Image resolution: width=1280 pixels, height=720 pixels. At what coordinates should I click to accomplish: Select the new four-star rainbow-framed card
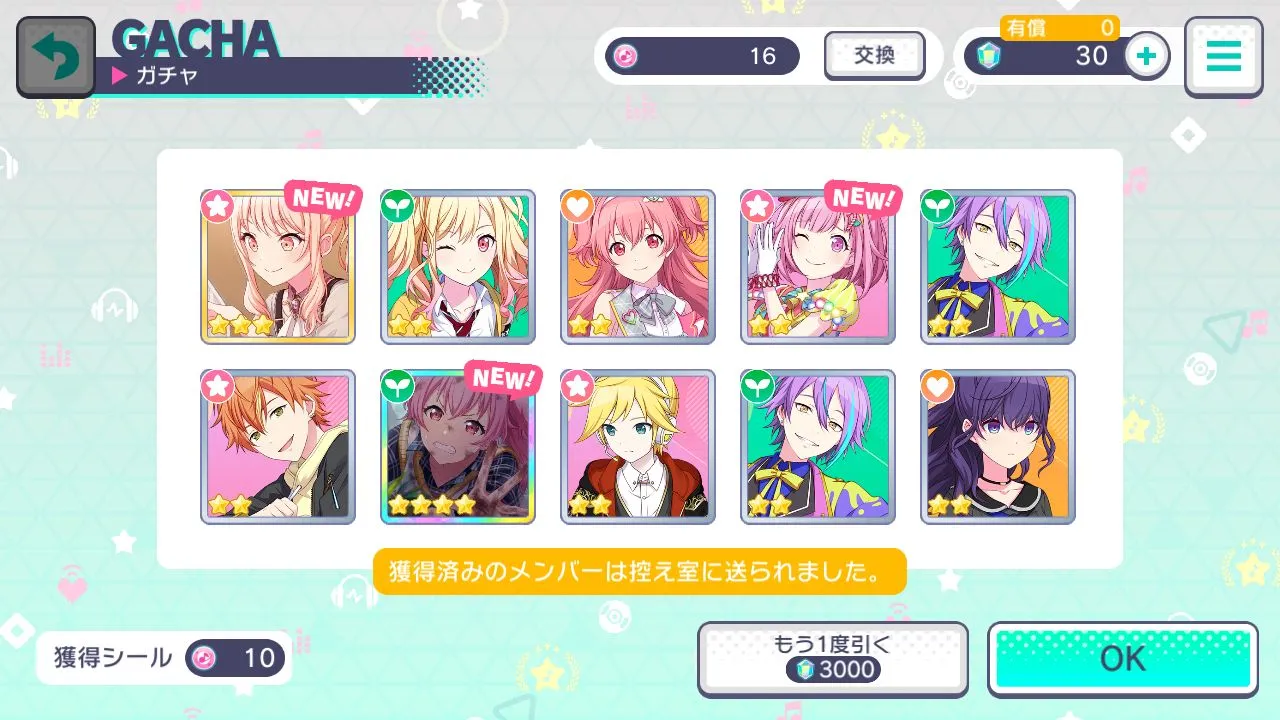[458, 447]
